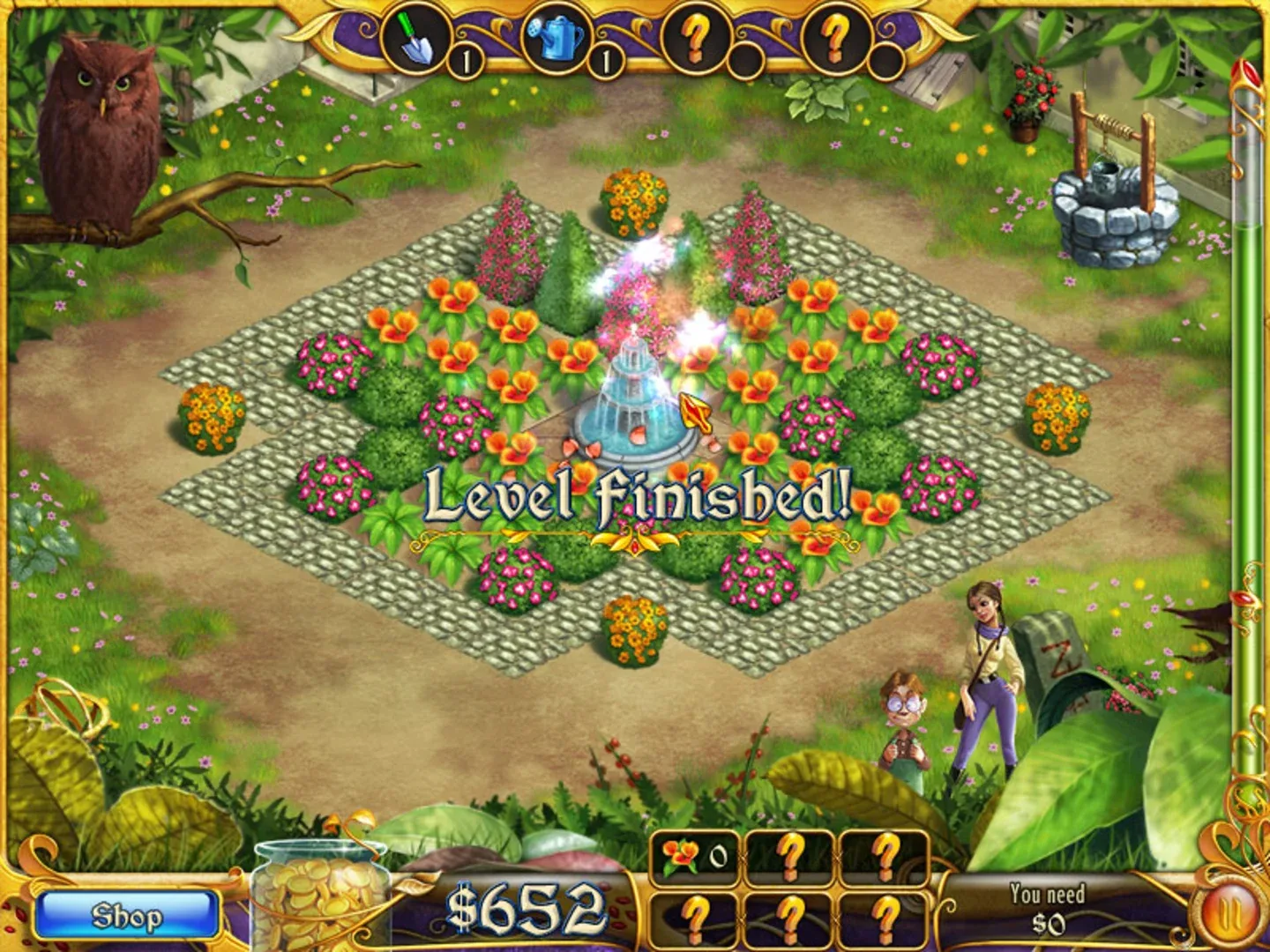The image size is (1270, 952).
Task: Click the red arrow marker near the fountain
Action: pyautogui.click(x=696, y=413)
